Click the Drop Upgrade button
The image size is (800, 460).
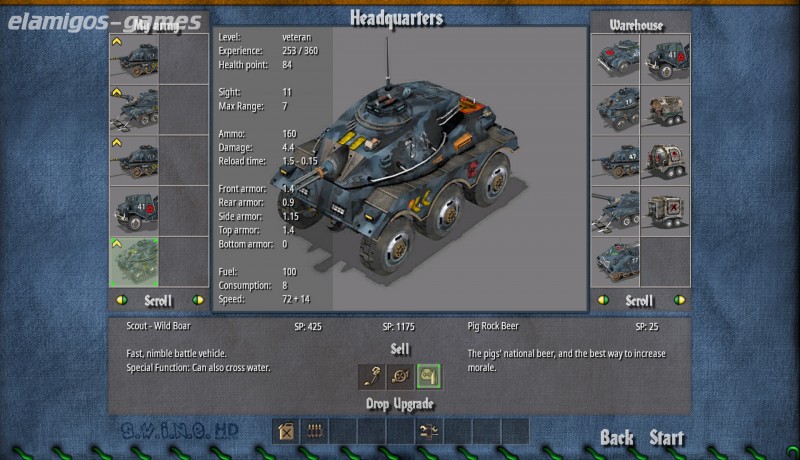(400, 404)
